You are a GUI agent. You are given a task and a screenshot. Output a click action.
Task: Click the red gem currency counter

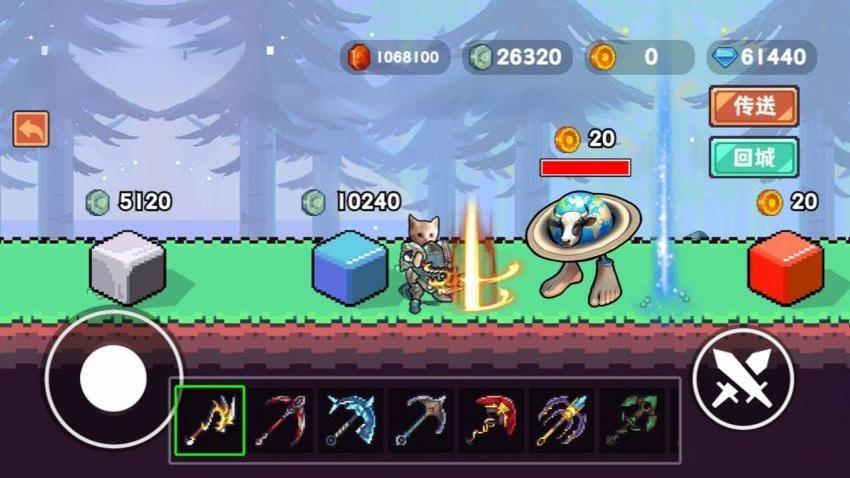click(394, 57)
